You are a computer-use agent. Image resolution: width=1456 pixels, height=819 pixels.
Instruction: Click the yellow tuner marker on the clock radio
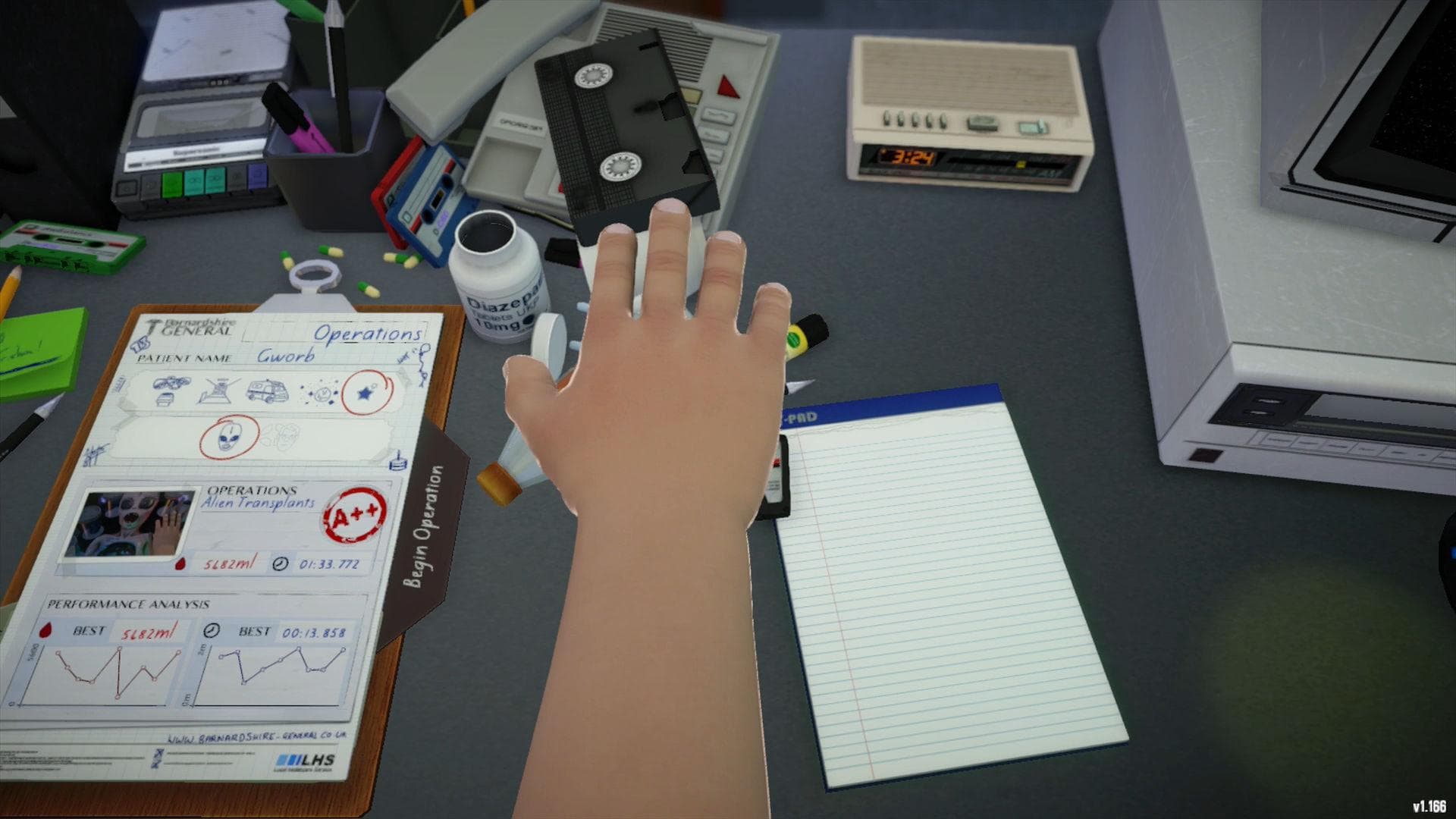(x=1021, y=165)
